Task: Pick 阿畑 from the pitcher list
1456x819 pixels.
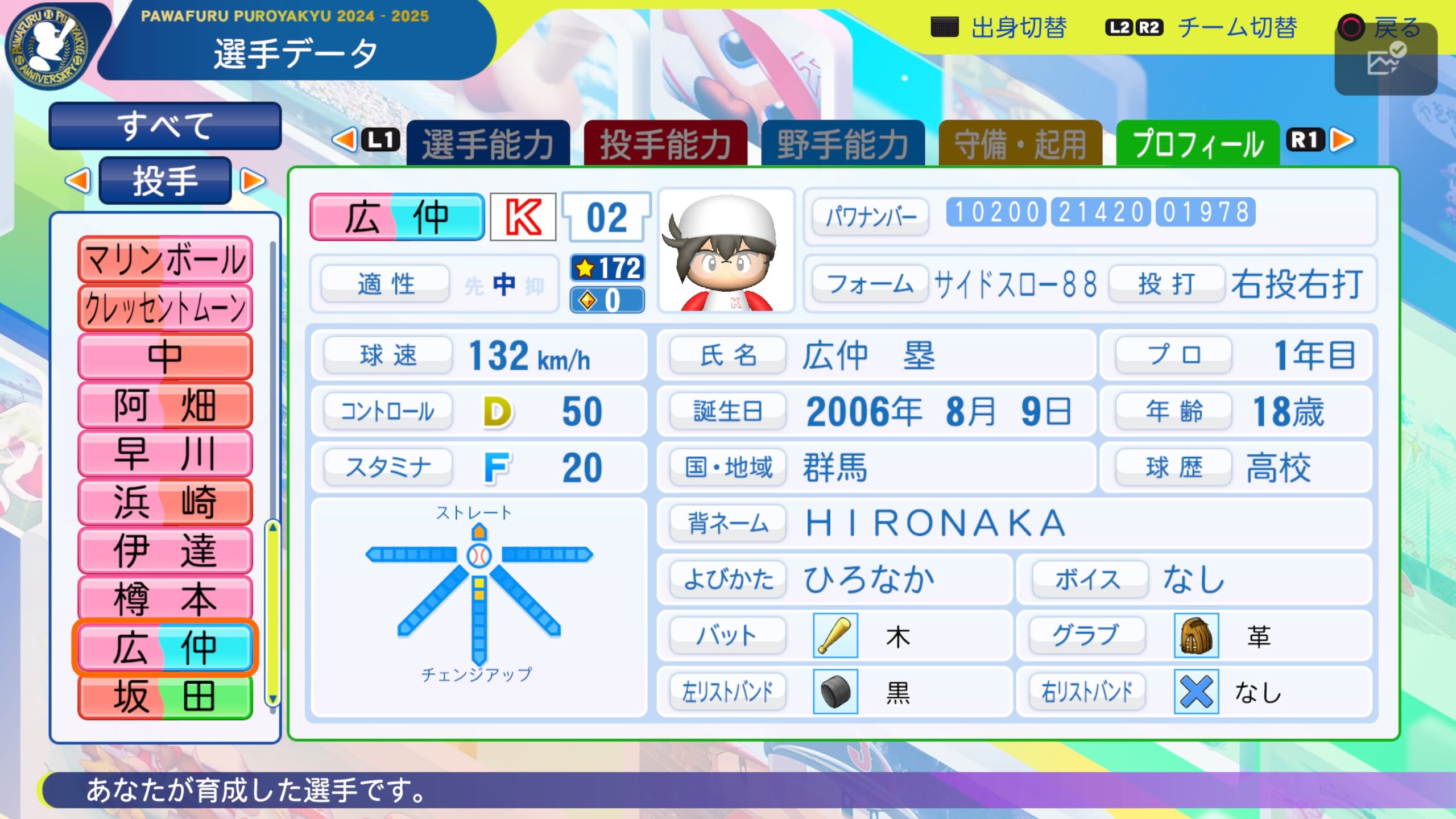Action: [165, 405]
